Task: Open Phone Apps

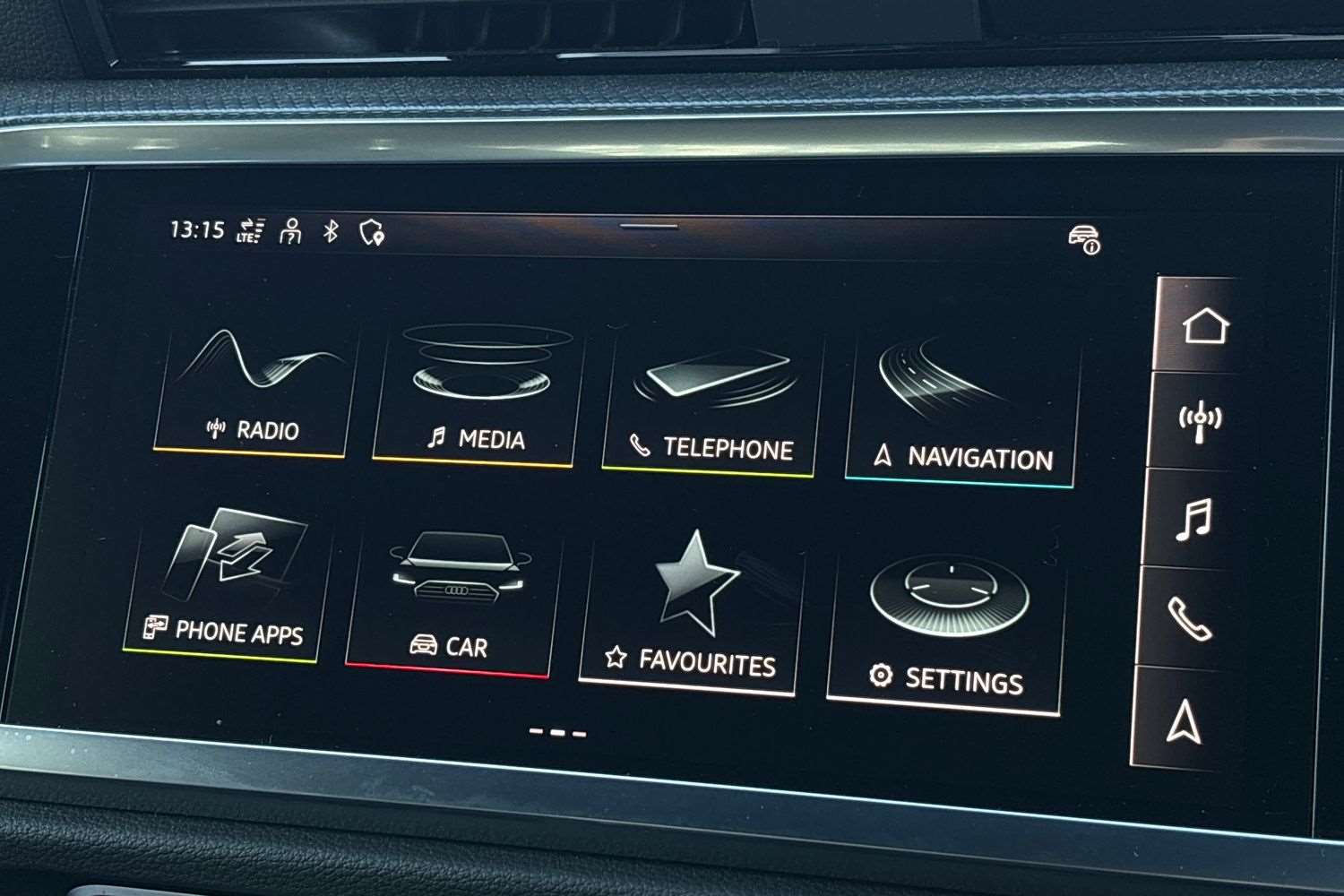Action: point(226,585)
